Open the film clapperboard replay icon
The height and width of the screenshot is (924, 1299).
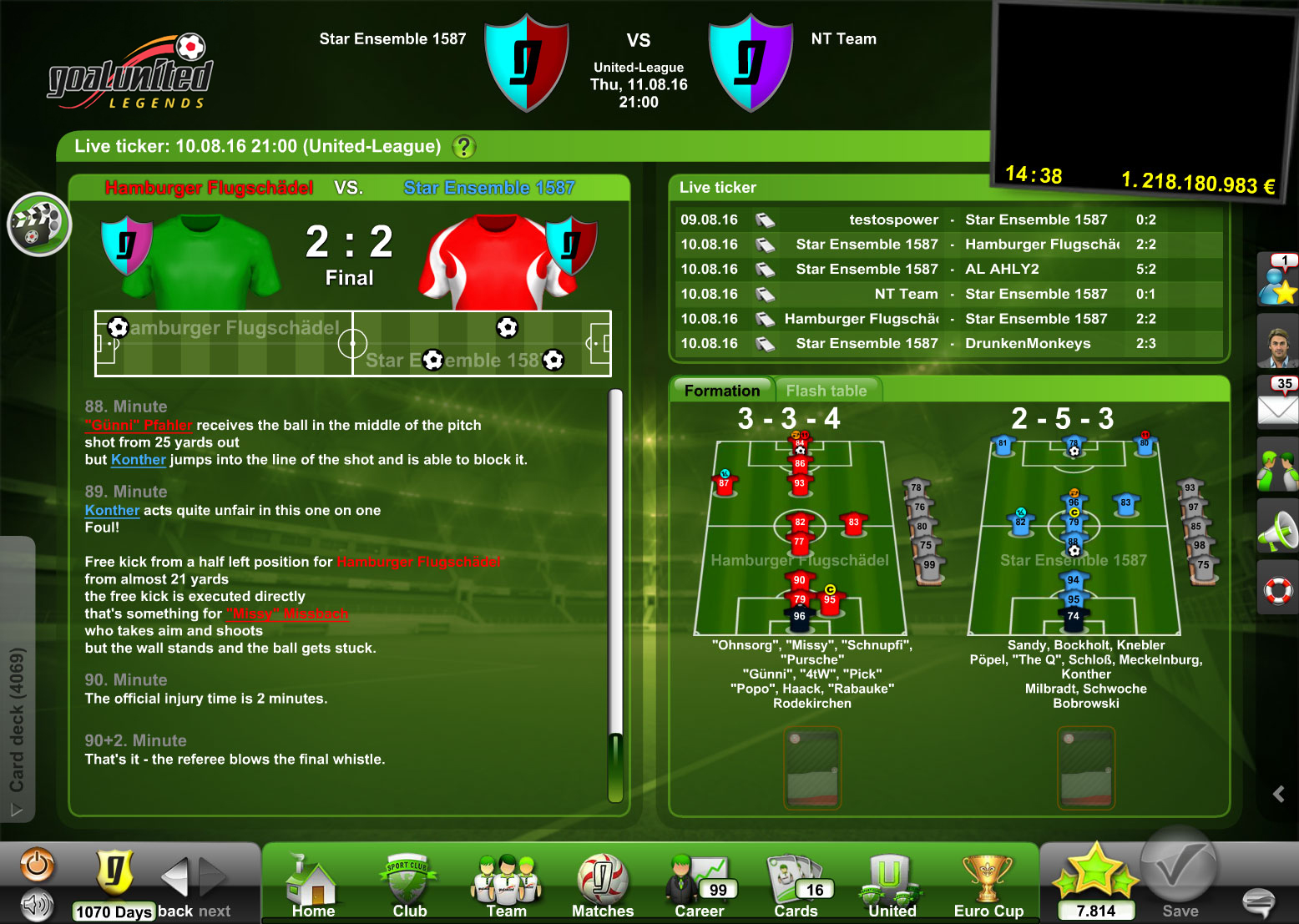[38, 224]
